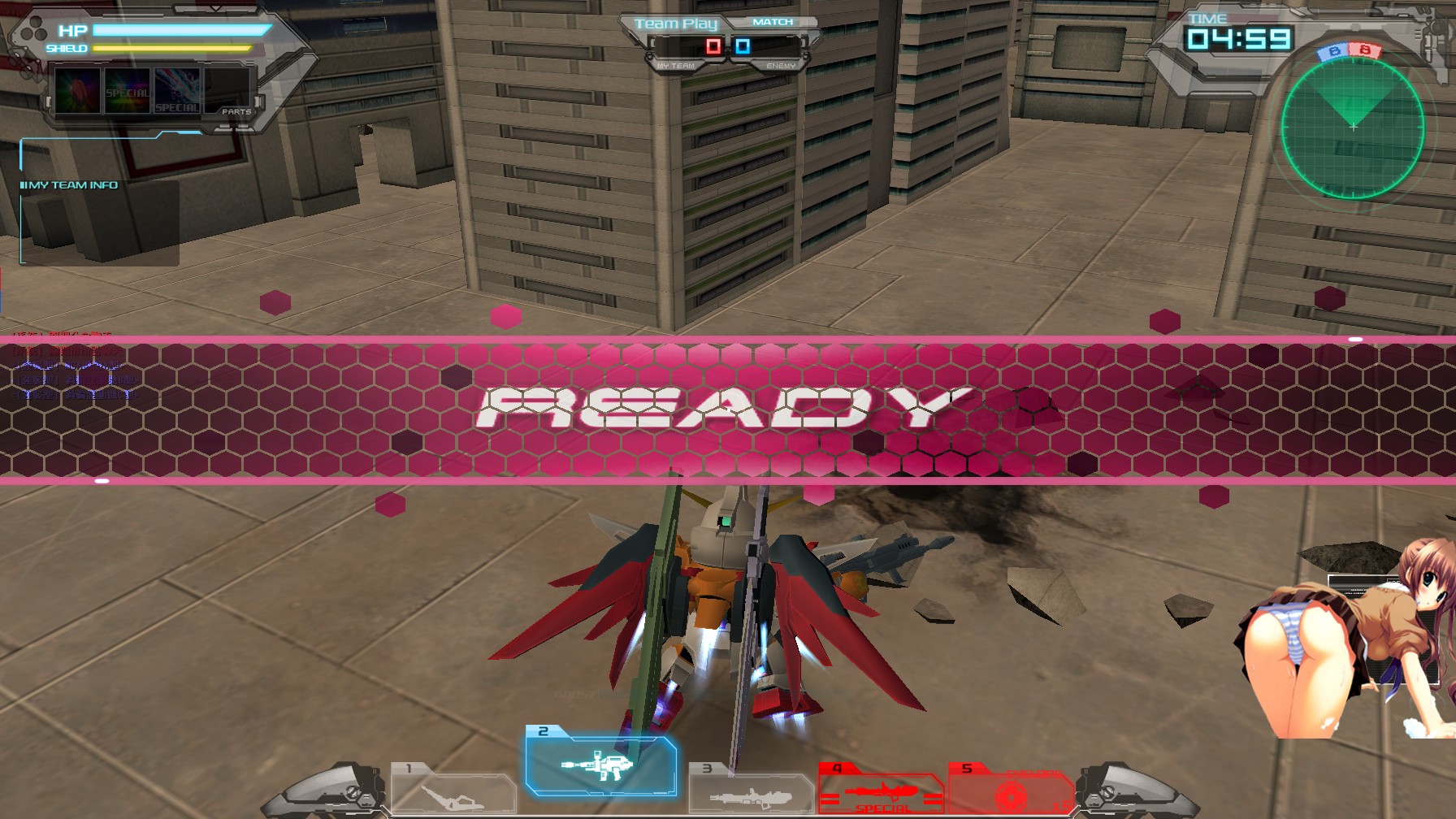1456x819 pixels.
Task: Click the blue HP bar
Action: (x=179, y=31)
